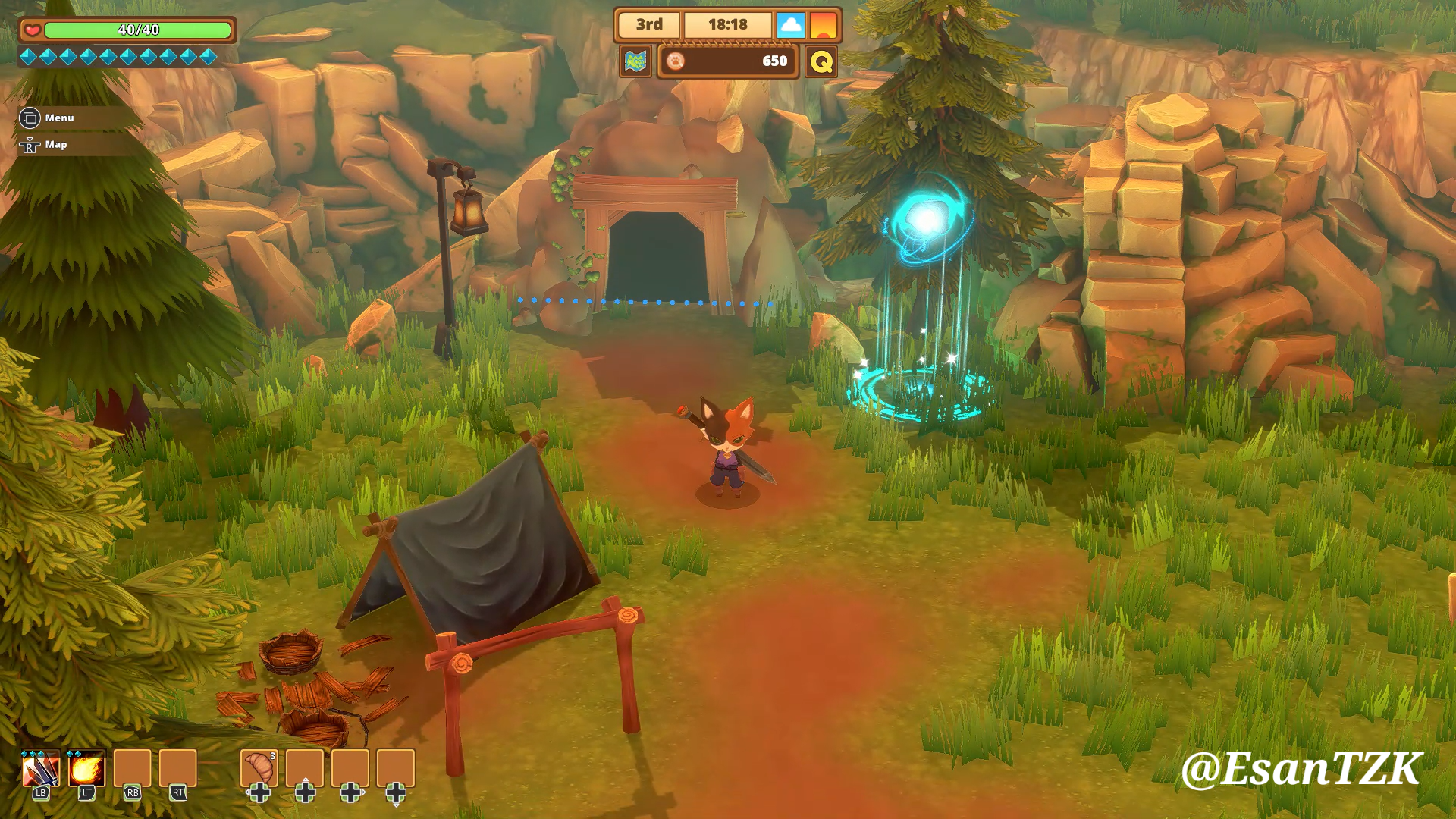This screenshot has height=819, width=1456.
Task: Click the sunset time-of-day icon
Action: coord(824,25)
